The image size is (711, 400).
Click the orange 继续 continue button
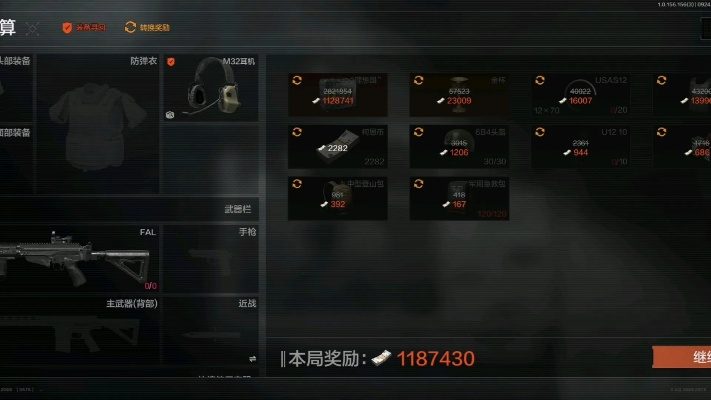coord(684,357)
